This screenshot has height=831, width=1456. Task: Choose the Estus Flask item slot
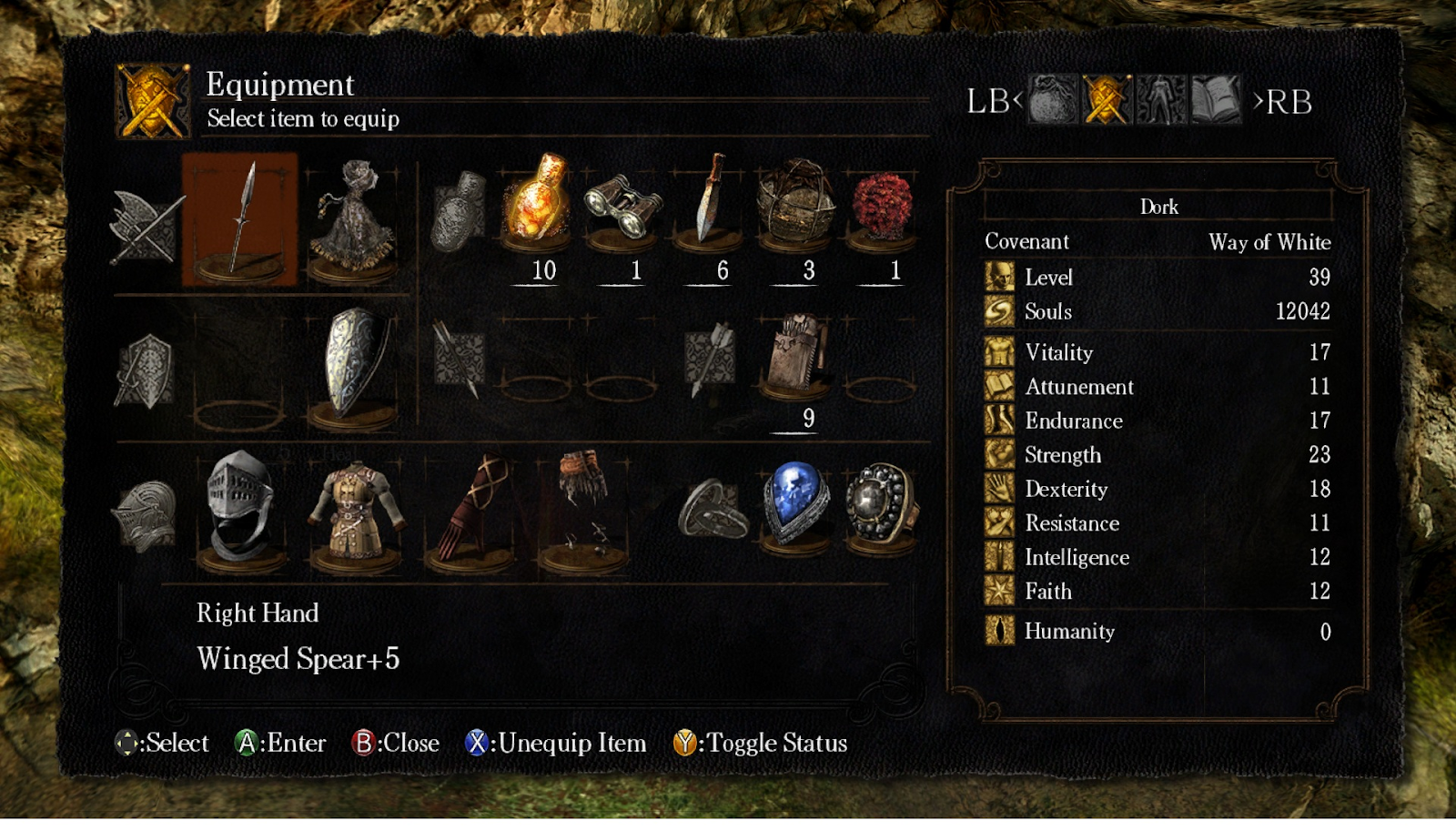(537, 202)
